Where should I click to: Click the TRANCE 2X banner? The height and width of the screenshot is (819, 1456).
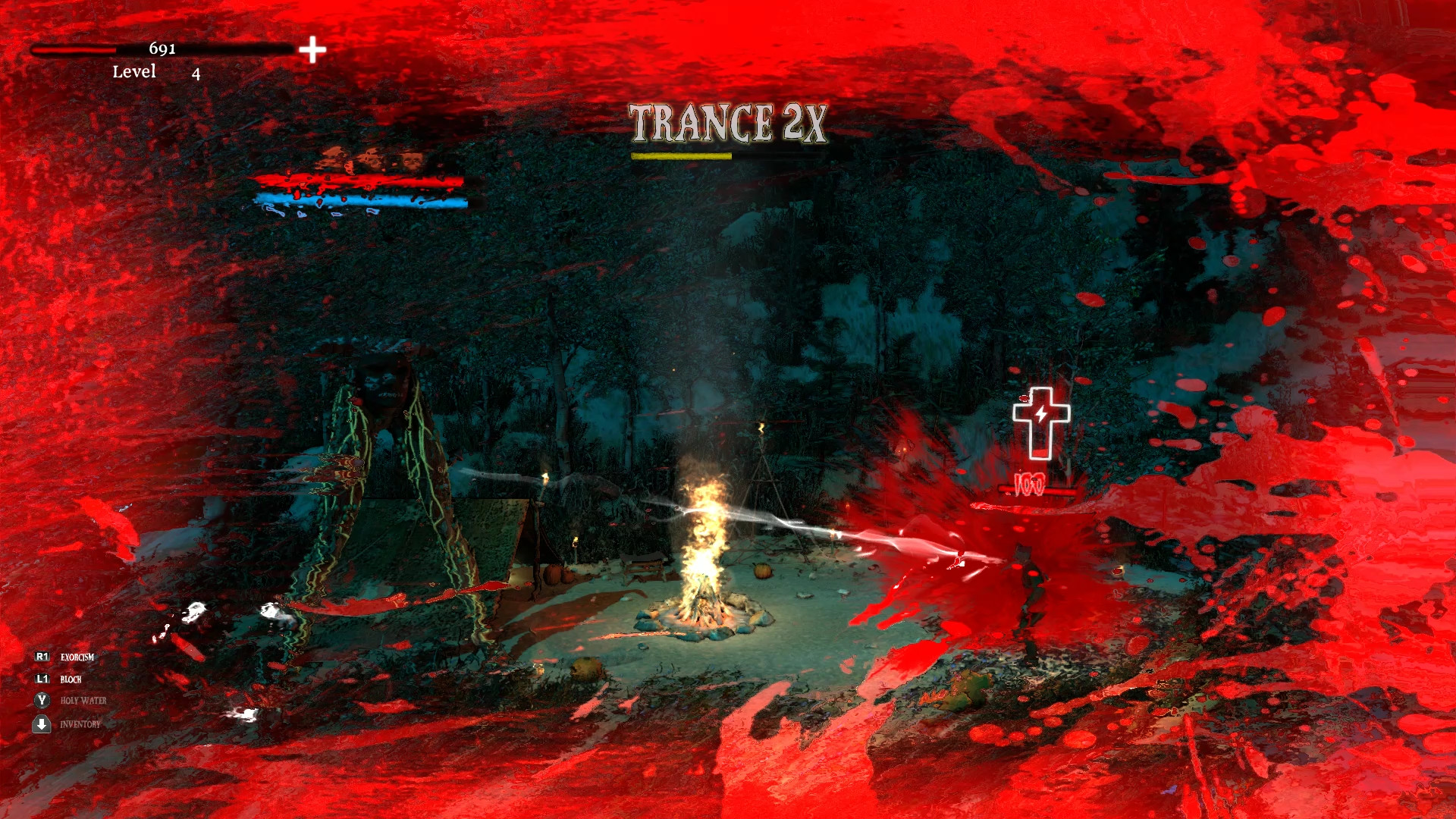pos(727,124)
